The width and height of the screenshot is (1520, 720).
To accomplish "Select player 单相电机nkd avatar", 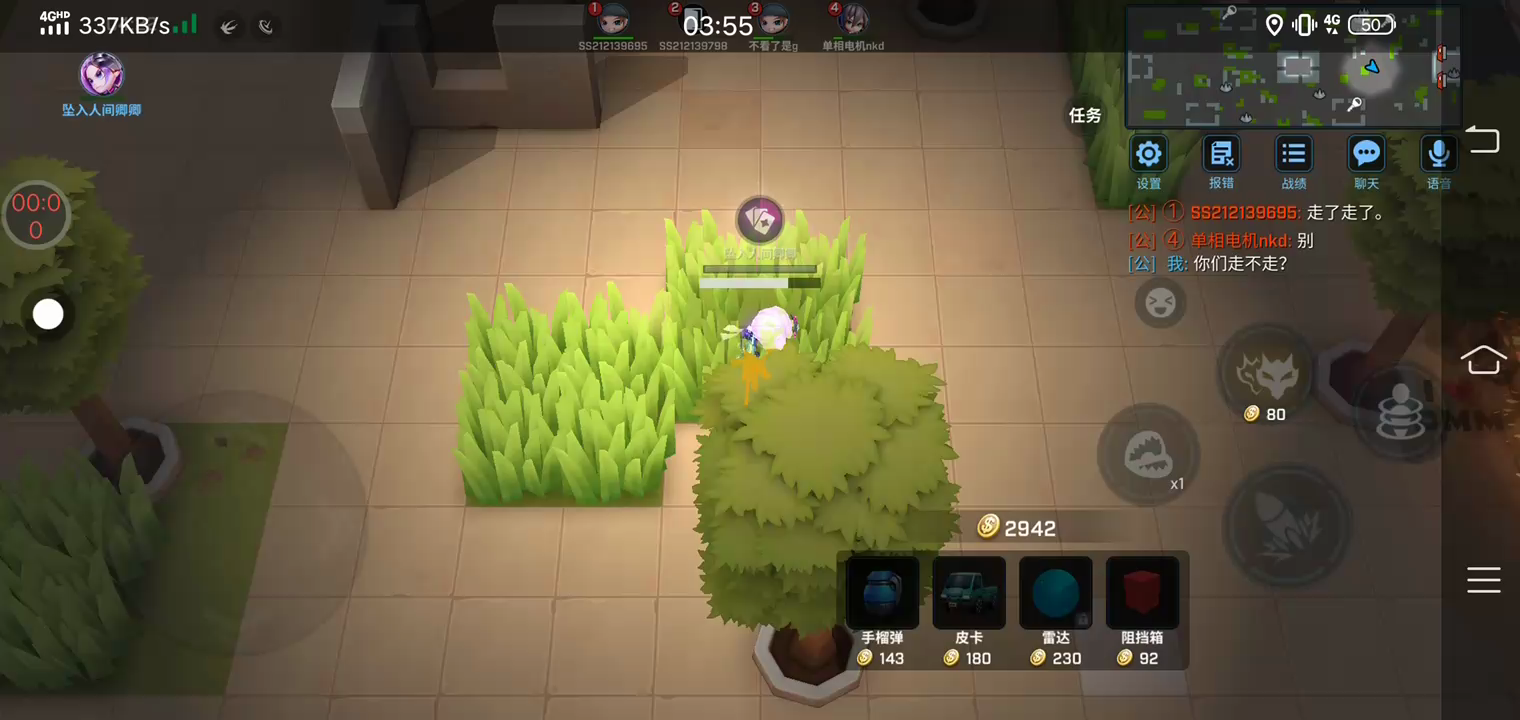I will [852, 20].
